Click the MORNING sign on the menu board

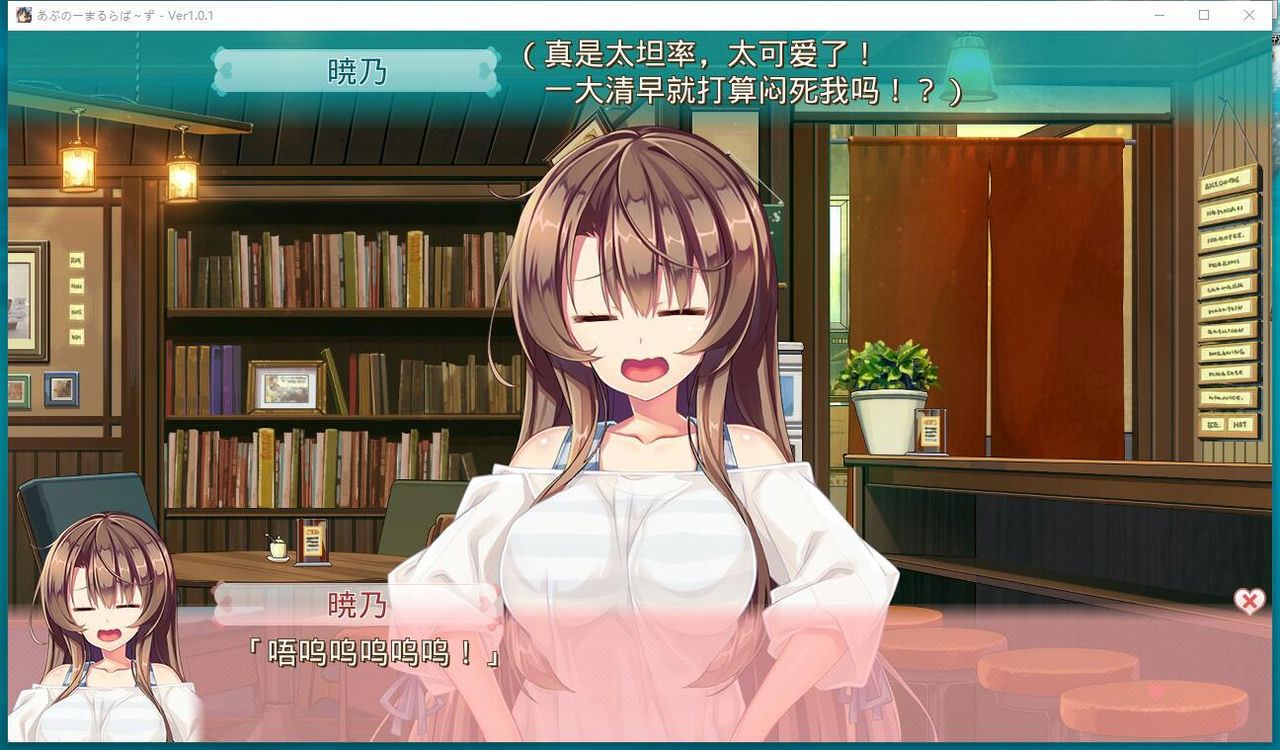[x=1225, y=352]
